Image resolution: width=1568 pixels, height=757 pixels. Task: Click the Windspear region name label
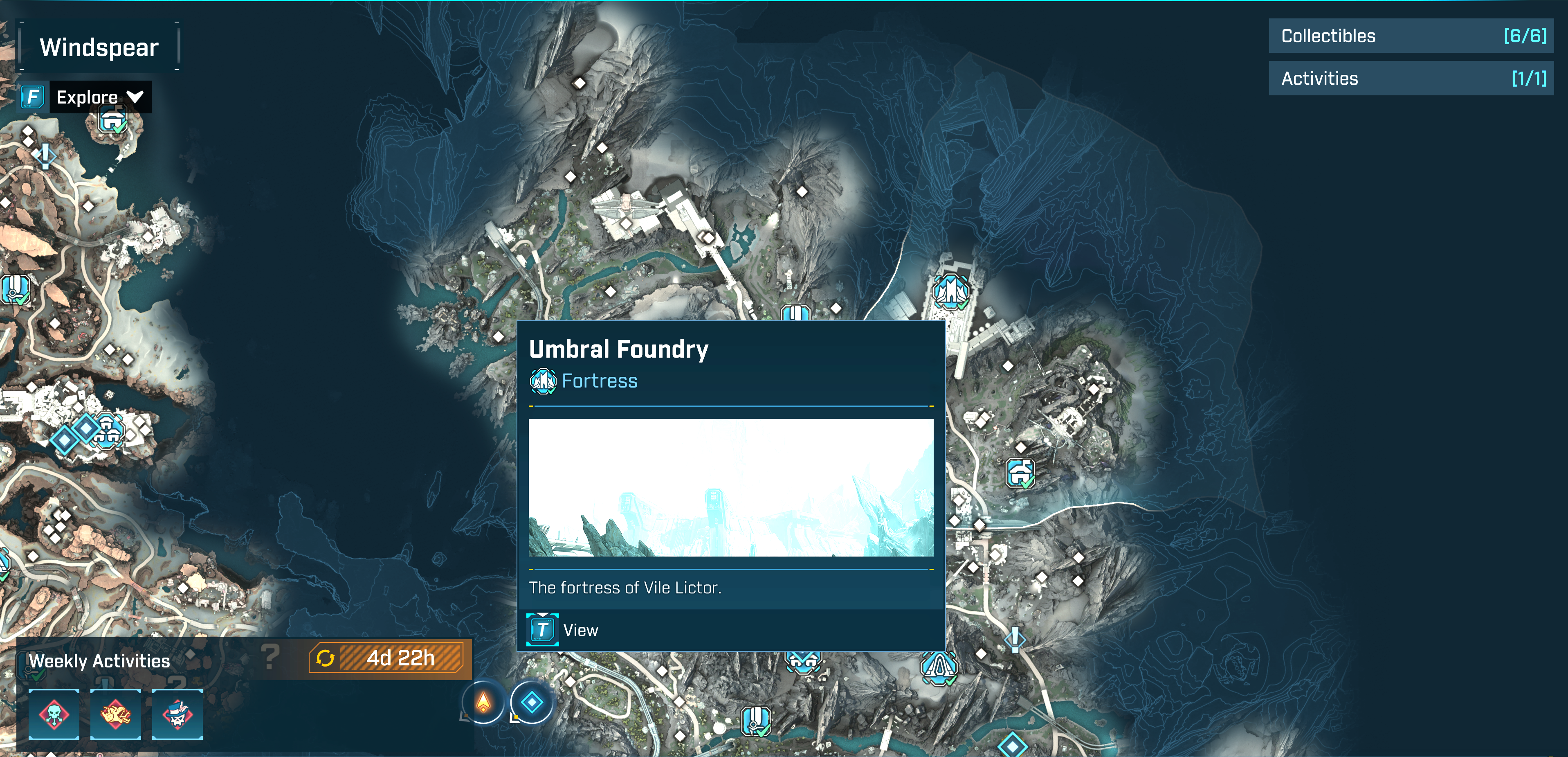click(99, 47)
